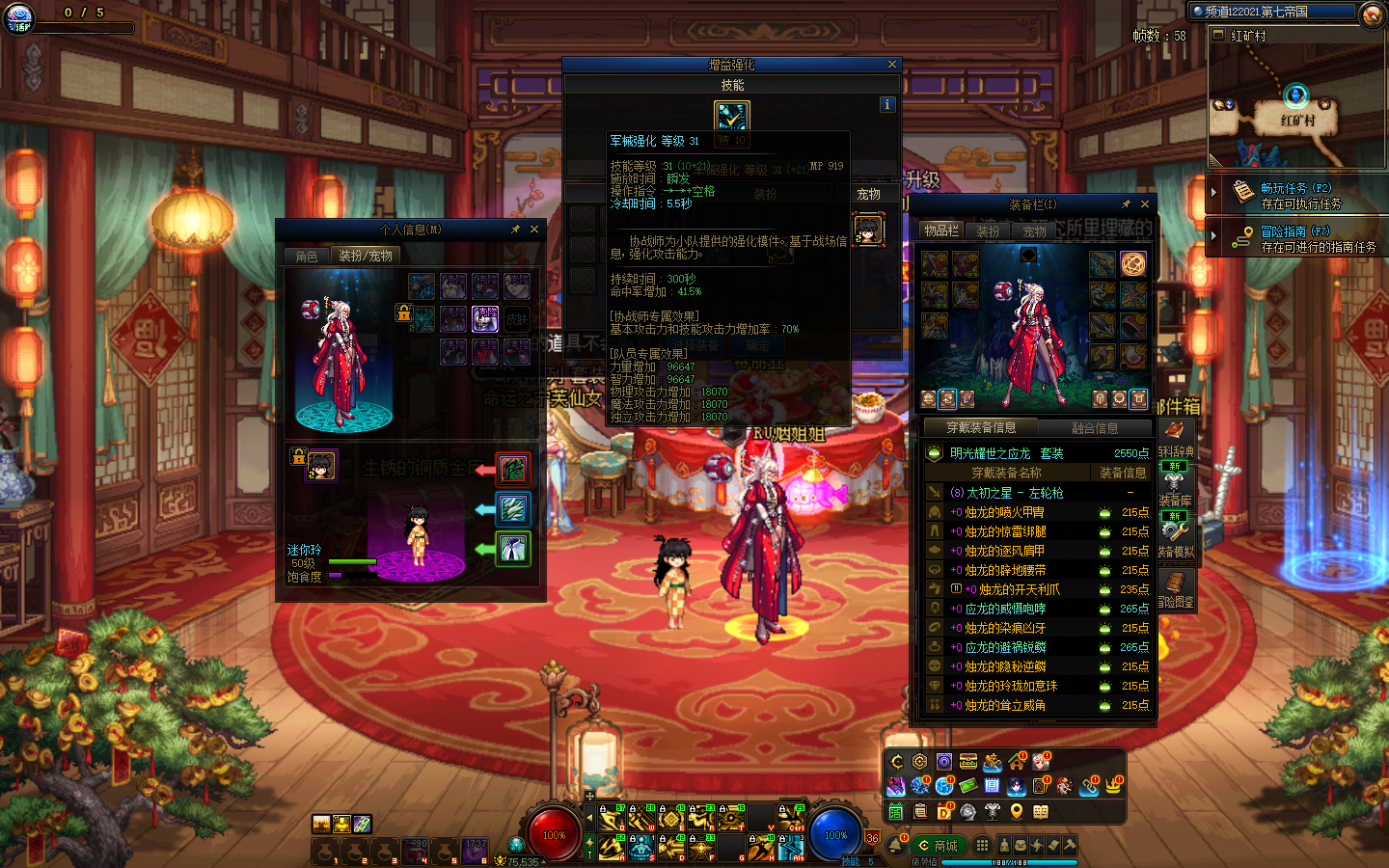
Task: Select the 穿戴装备信息 tab
Action: tap(980, 427)
